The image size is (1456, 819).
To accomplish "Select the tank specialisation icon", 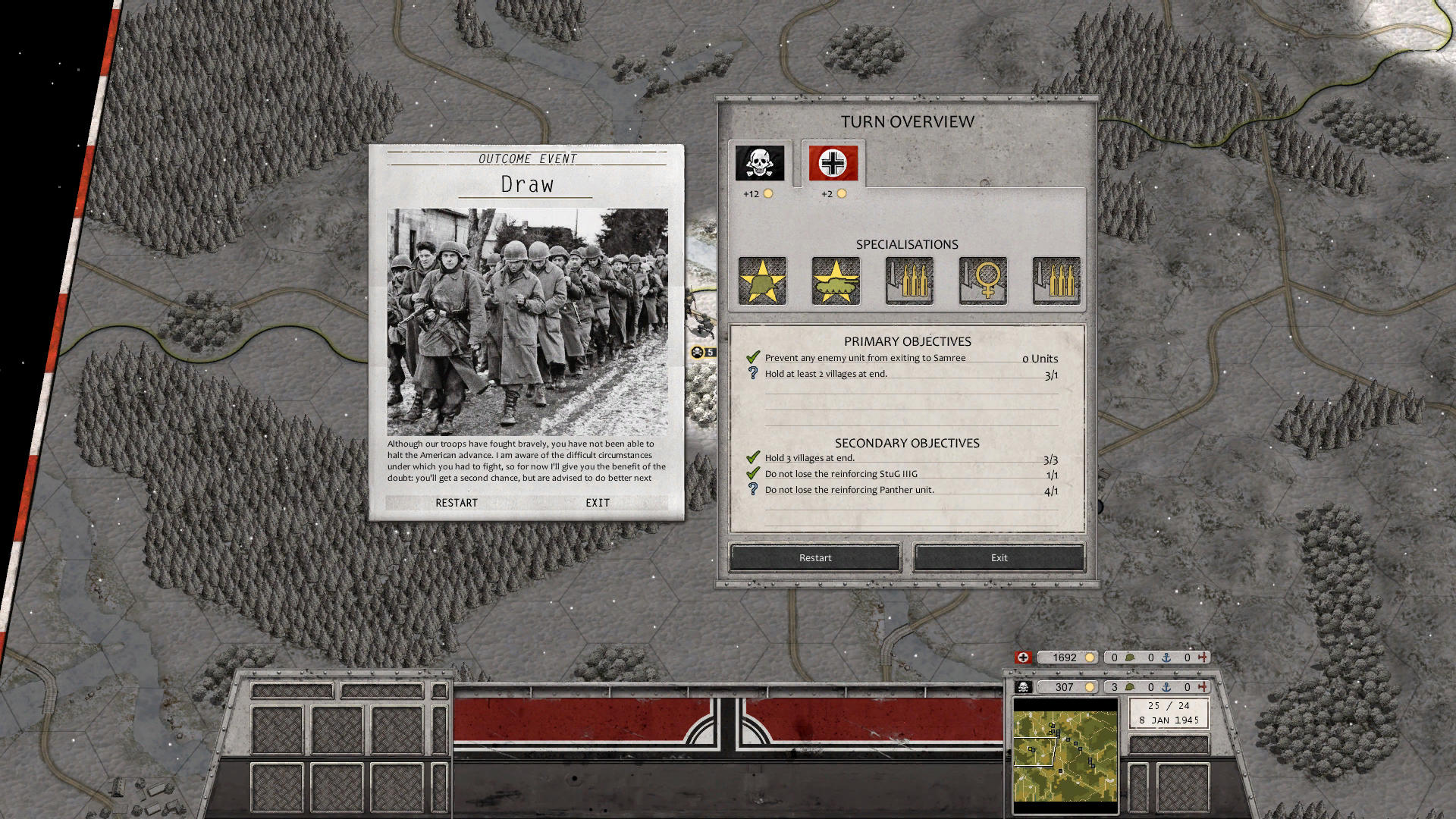I will (835, 280).
